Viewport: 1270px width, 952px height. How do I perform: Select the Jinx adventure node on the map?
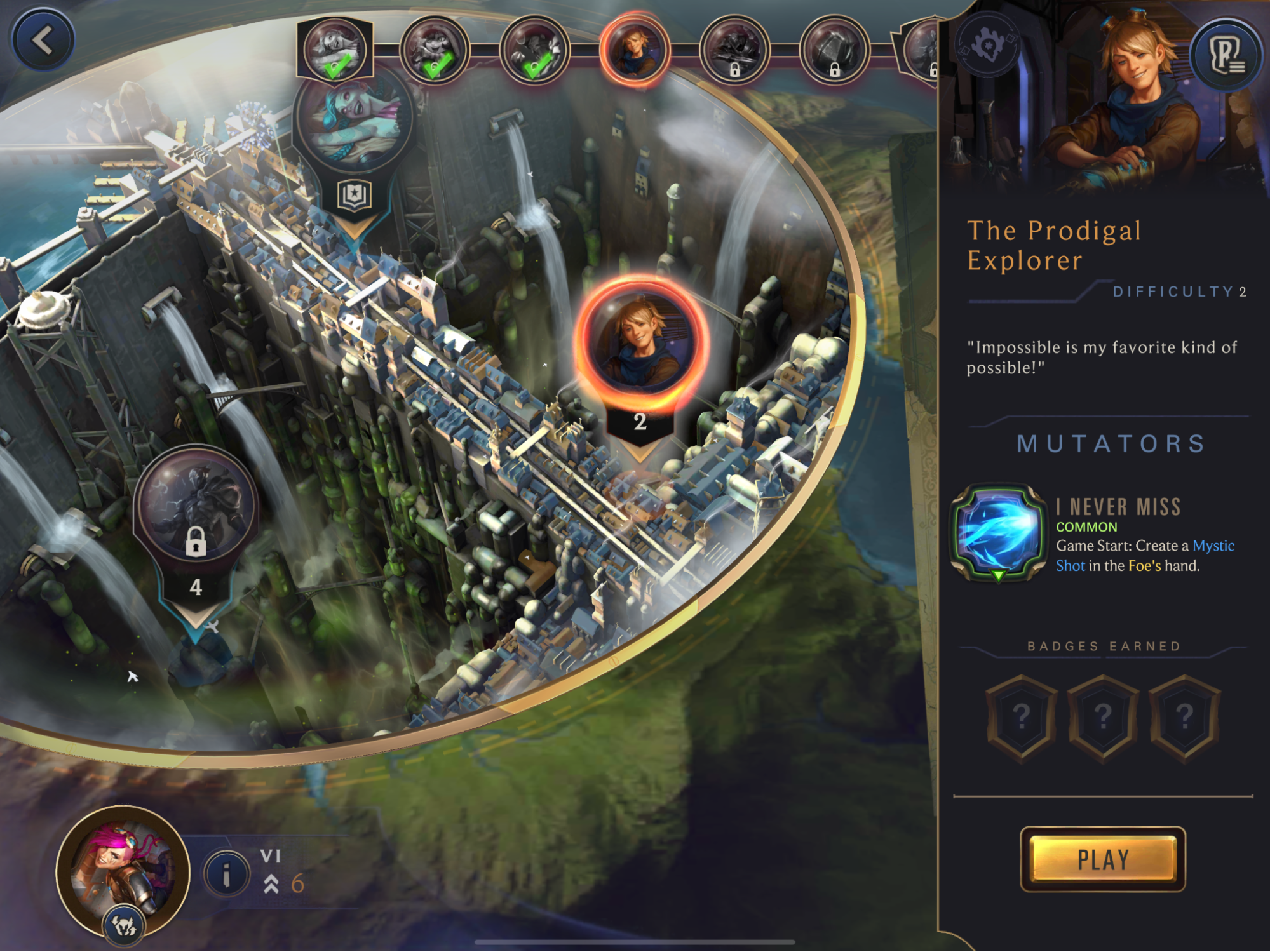click(353, 119)
